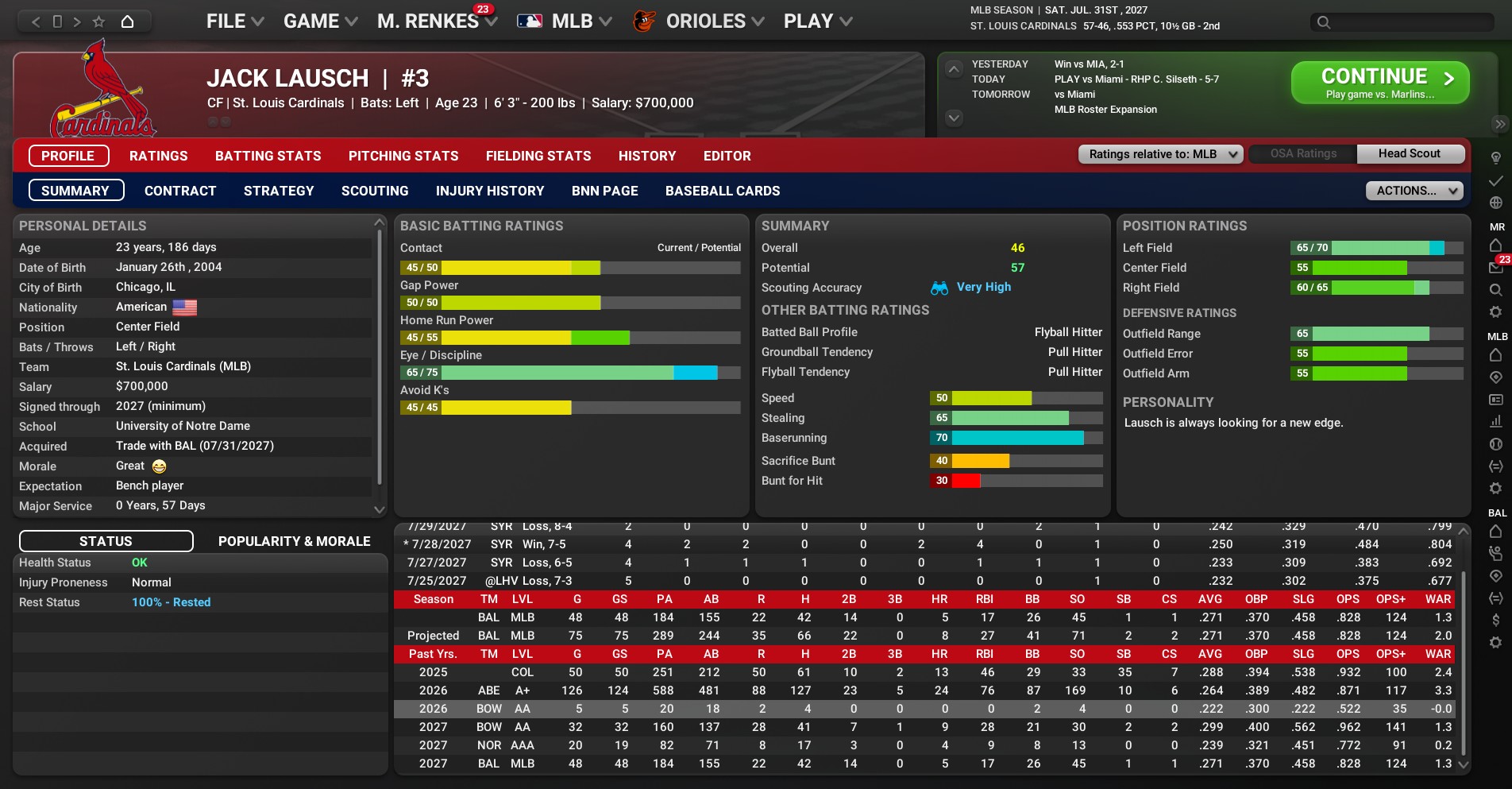Open the ACTIONS dropdown
Screen dimensions: 1512x789
coord(1414,191)
